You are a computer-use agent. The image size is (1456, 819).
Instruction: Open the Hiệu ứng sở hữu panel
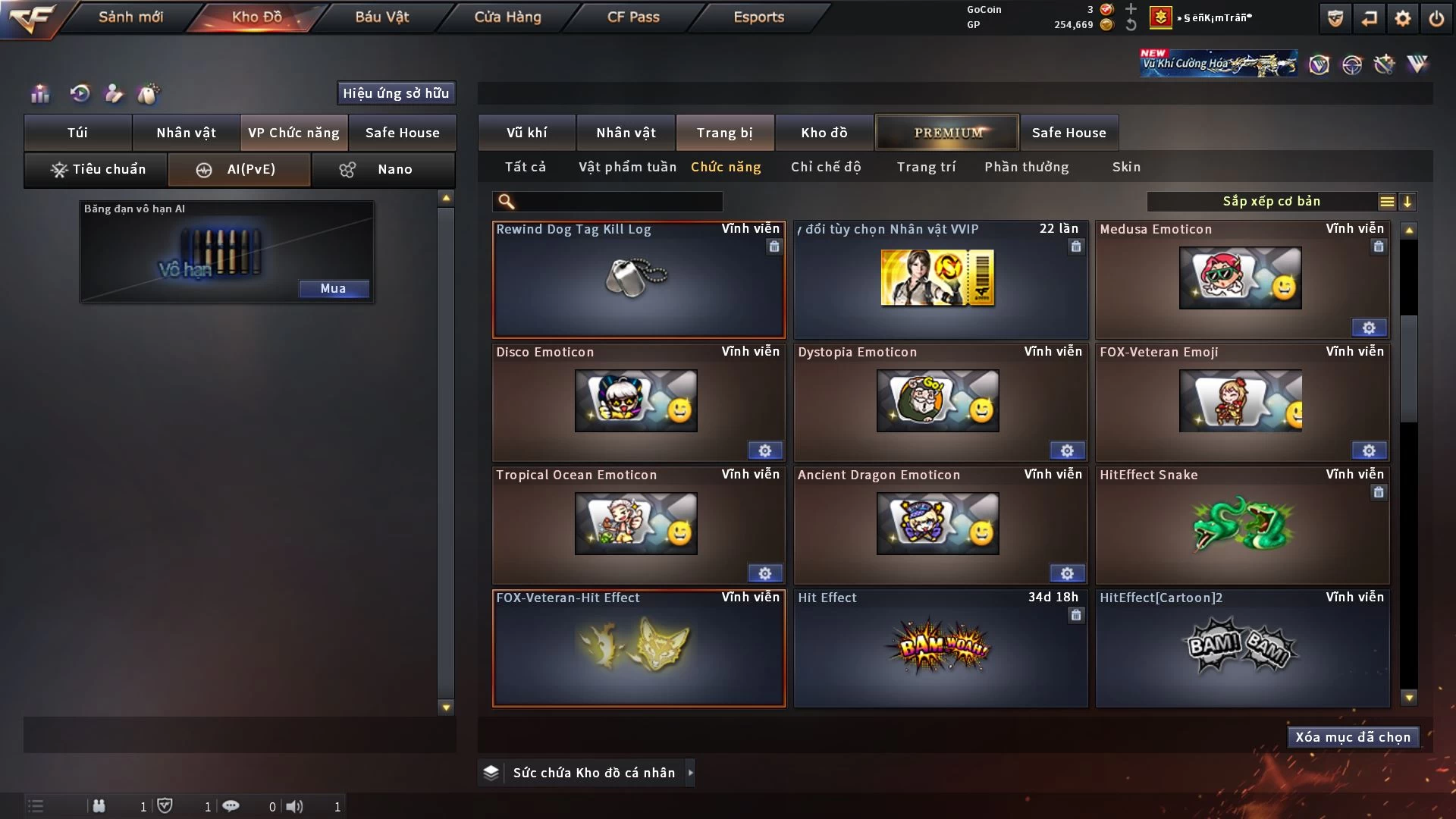396,93
